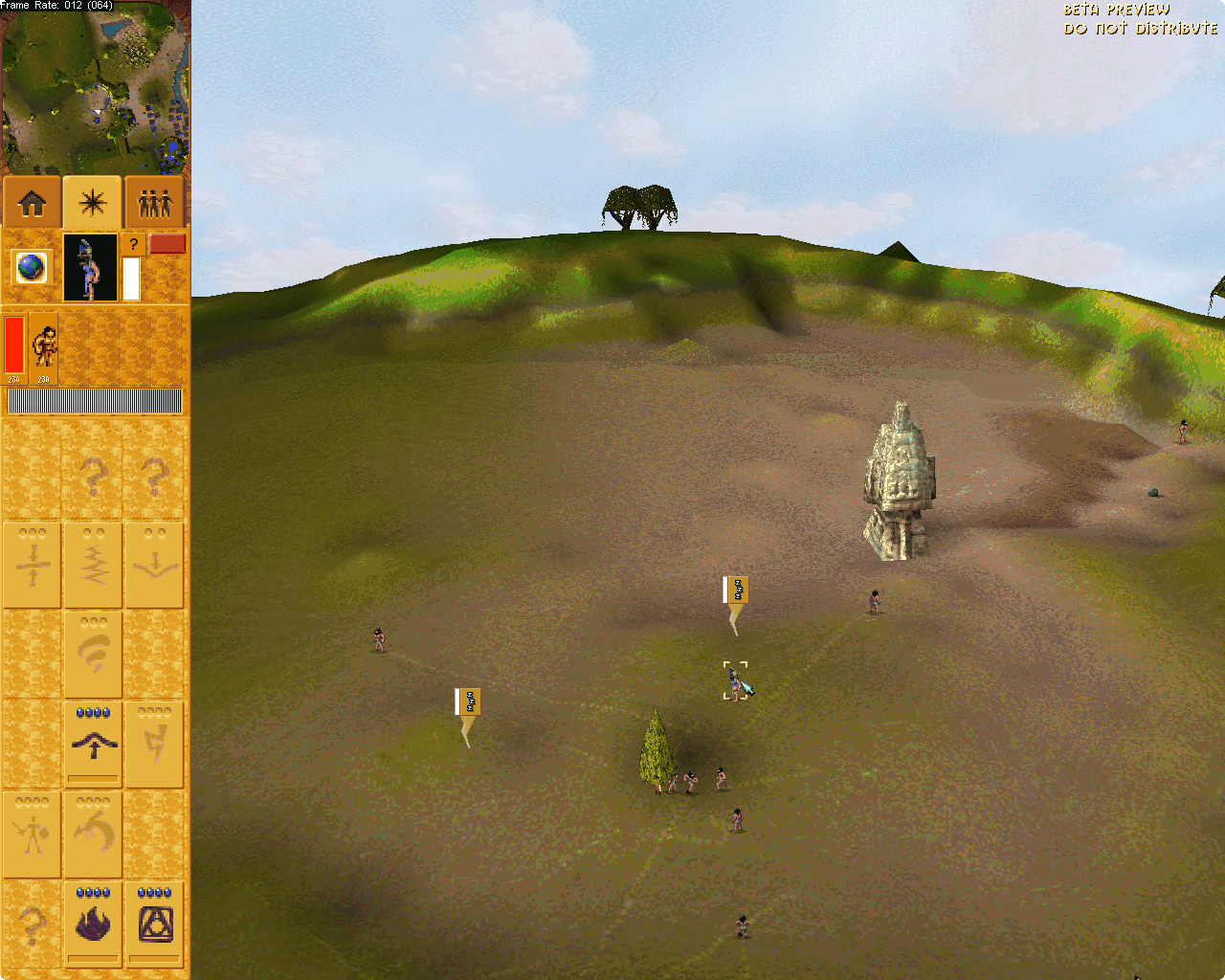Open the followers three-people tab
Screen dimensions: 1225x980
click(154, 203)
